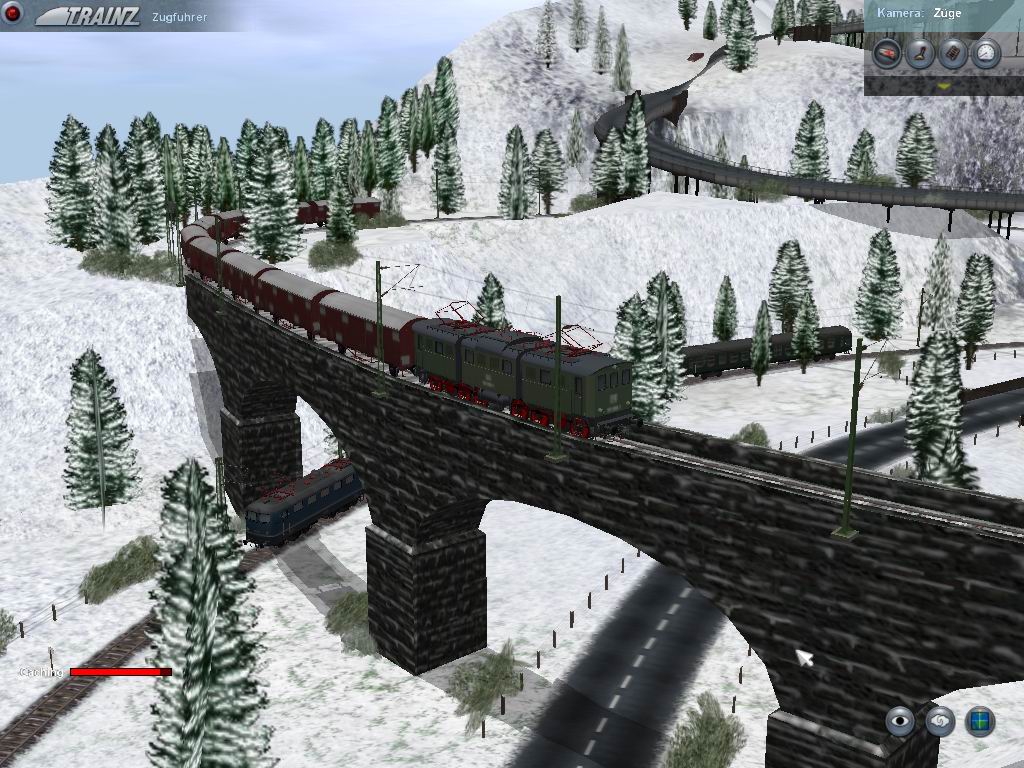Open the weather cloud button
Viewport: 1024px width, 768px height.
click(x=940, y=721)
